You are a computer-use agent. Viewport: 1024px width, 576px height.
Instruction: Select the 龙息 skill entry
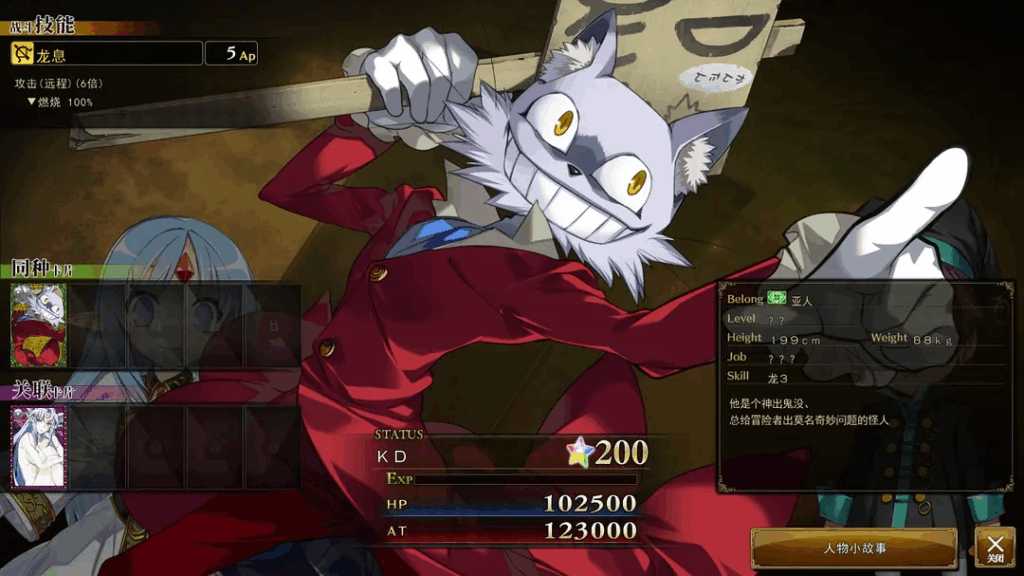pyautogui.click(x=105, y=54)
